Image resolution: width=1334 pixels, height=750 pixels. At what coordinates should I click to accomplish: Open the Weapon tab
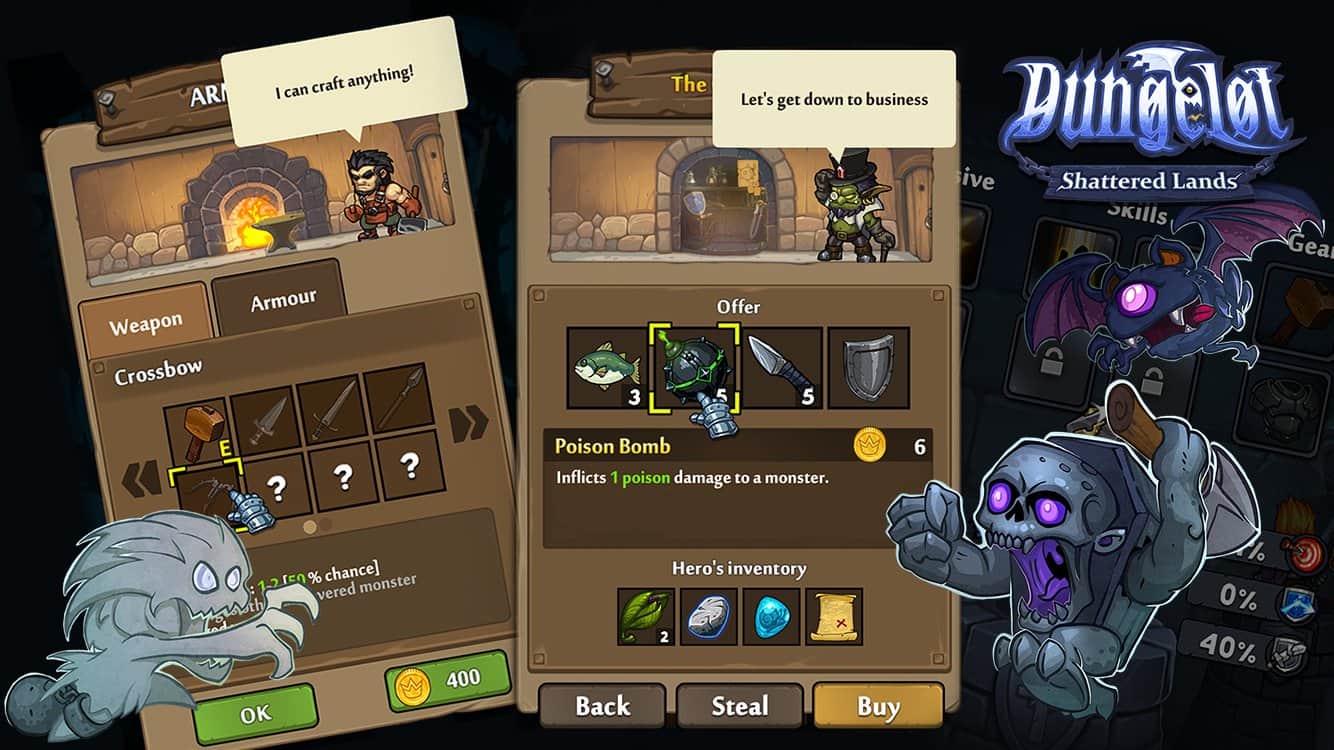tap(146, 326)
